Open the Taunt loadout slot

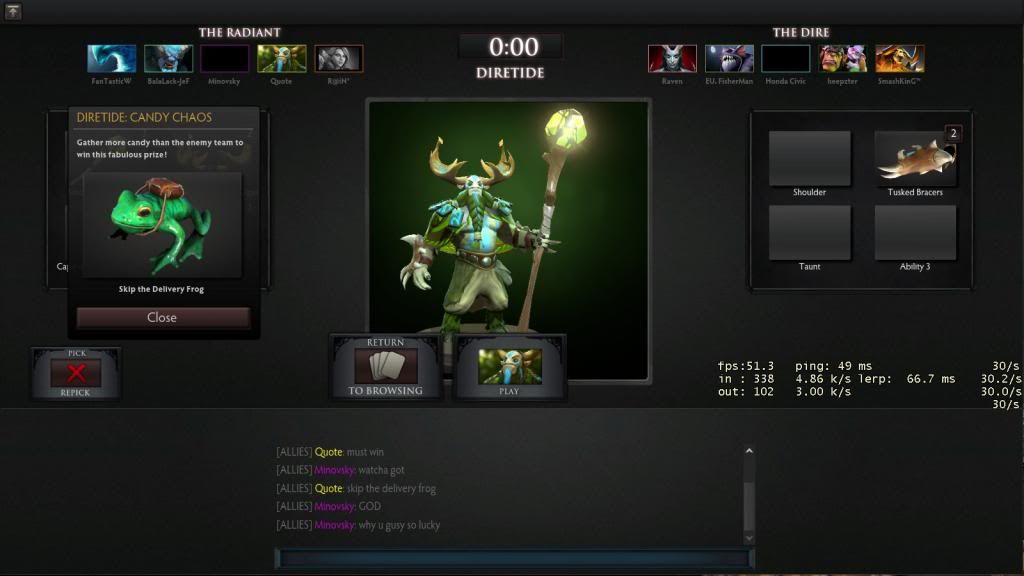[809, 233]
